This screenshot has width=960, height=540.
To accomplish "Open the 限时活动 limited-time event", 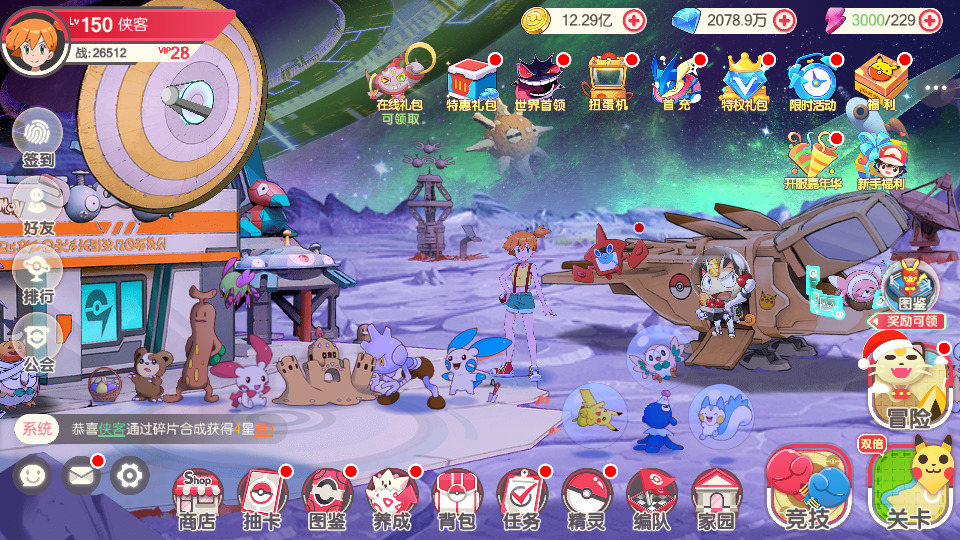I will 811,80.
